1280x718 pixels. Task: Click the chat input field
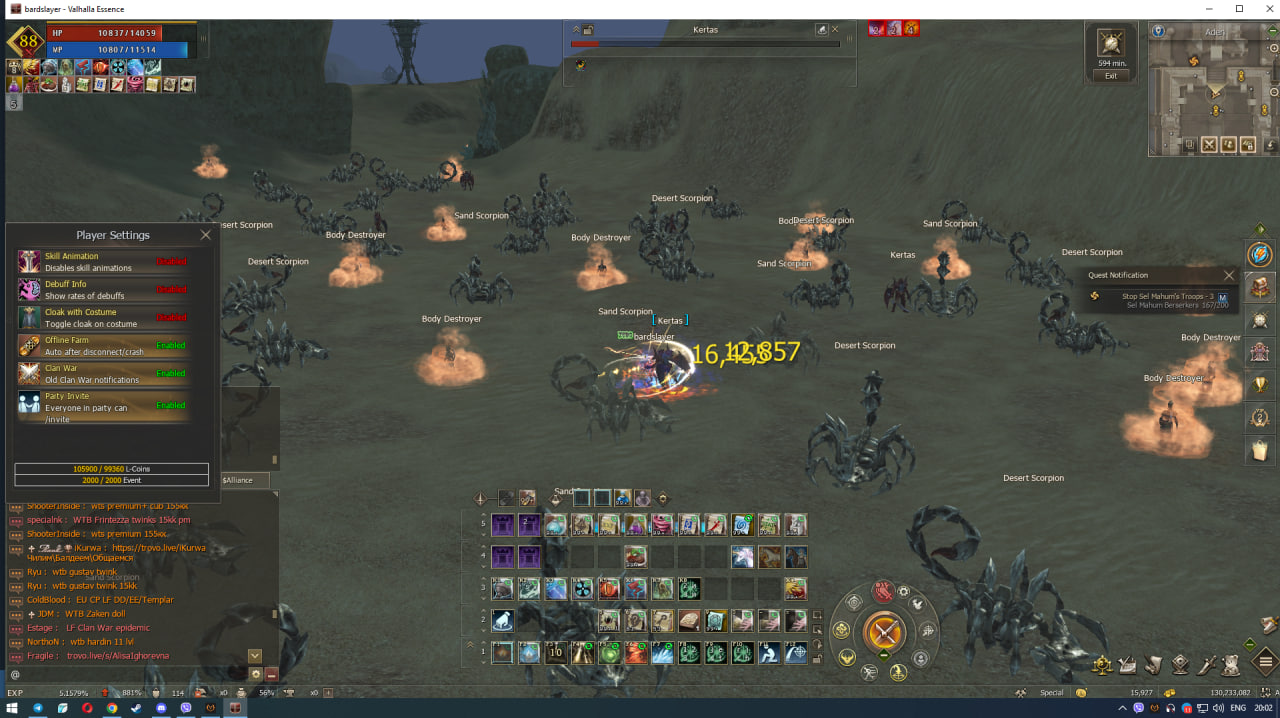pyautogui.click(x=130, y=674)
